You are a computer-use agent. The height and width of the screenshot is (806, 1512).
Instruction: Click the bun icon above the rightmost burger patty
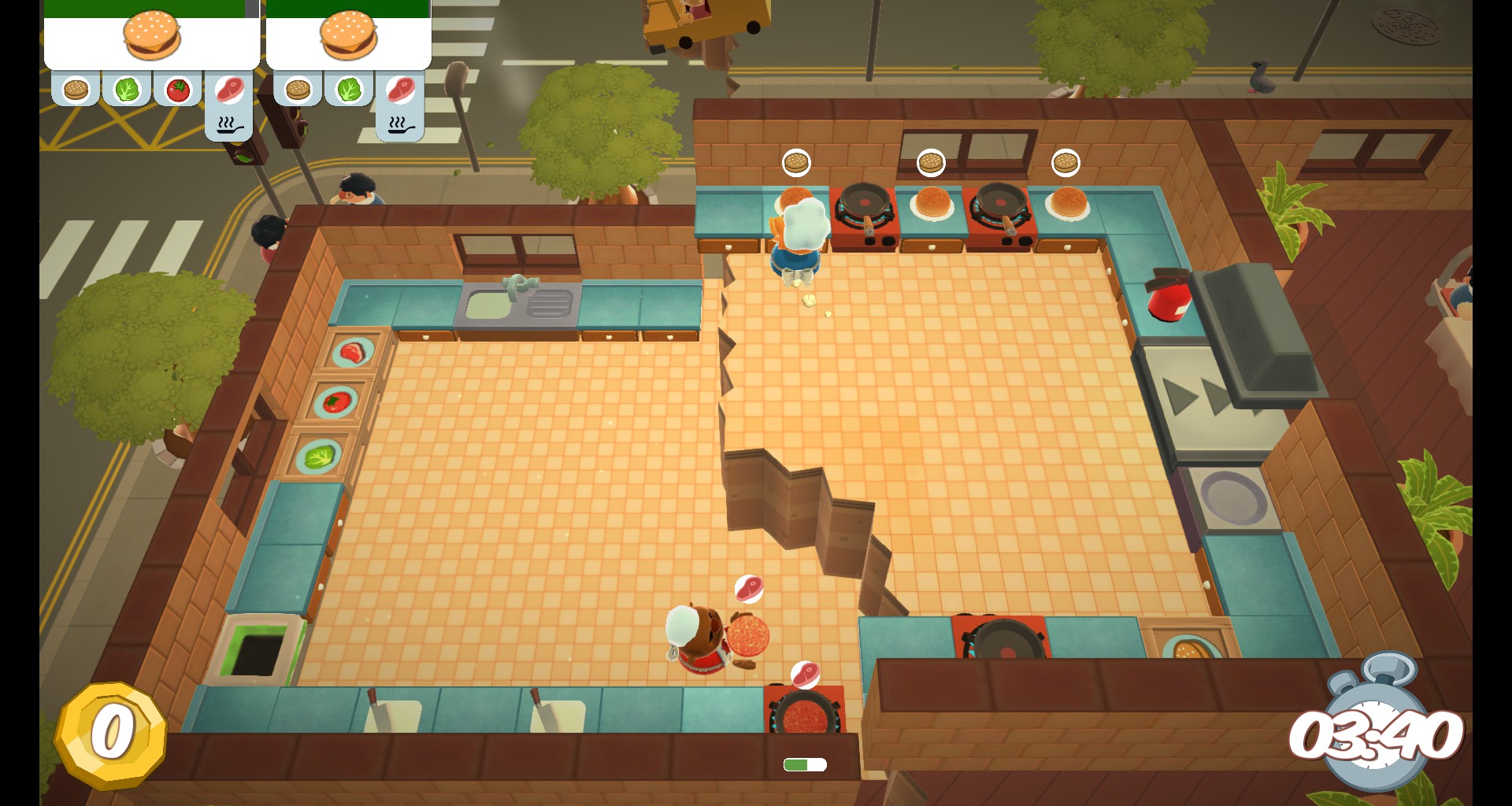pyautogui.click(x=1065, y=161)
